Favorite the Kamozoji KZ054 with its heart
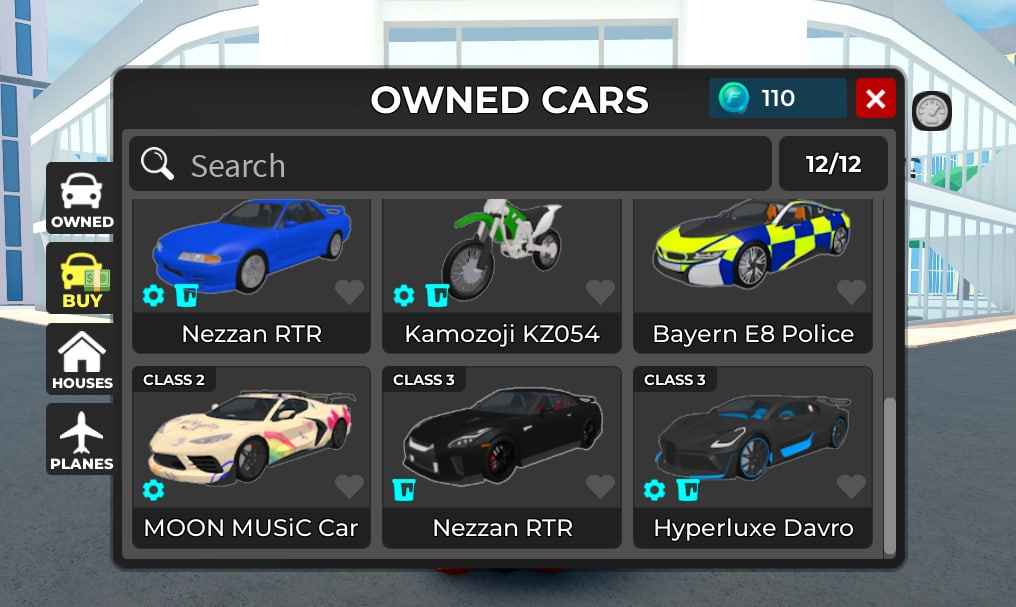Image resolution: width=1016 pixels, height=607 pixels. pyautogui.click(x=600, y=292)
